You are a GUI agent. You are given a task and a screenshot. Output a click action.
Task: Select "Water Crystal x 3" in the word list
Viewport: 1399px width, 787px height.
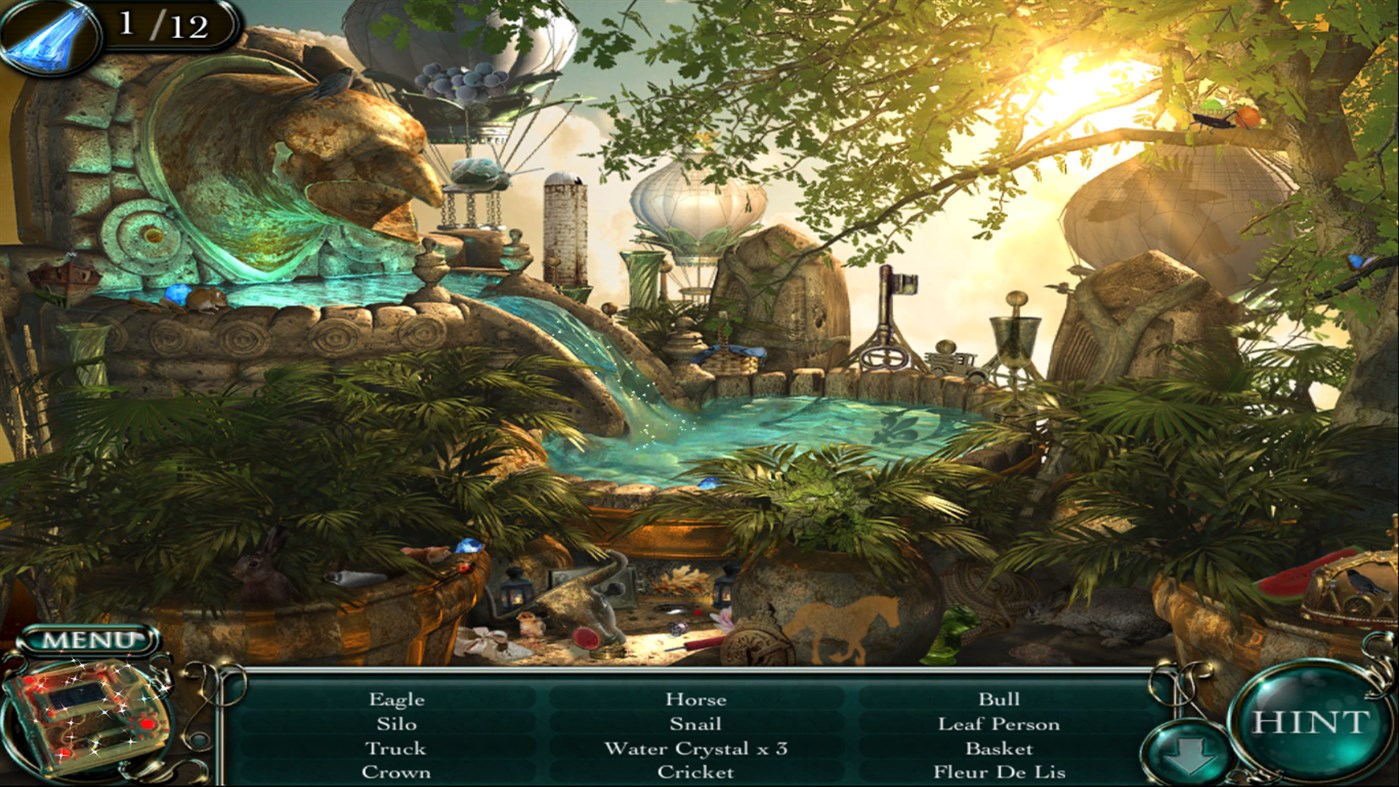click(x=698, y=748)
